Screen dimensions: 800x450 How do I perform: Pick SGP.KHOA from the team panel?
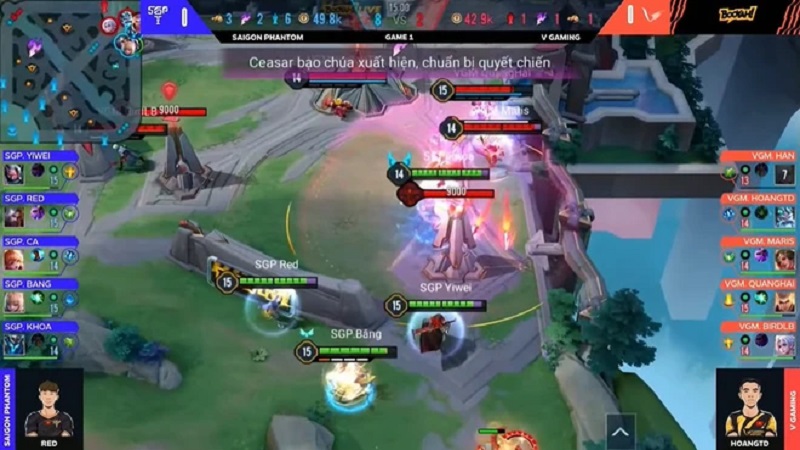pos(40,339)
